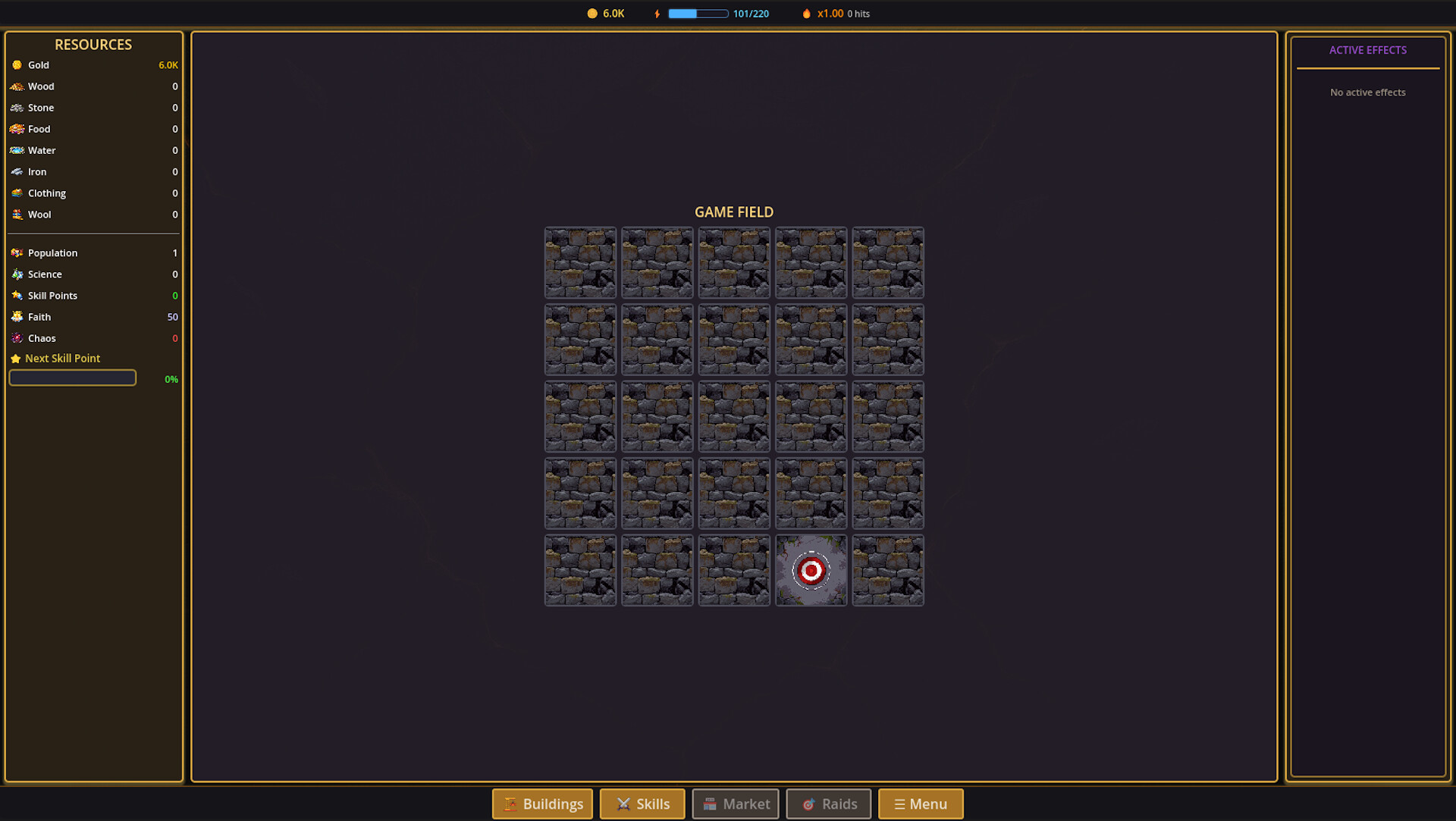
Task: Select the Water resource icon
Action: [17, 150]
